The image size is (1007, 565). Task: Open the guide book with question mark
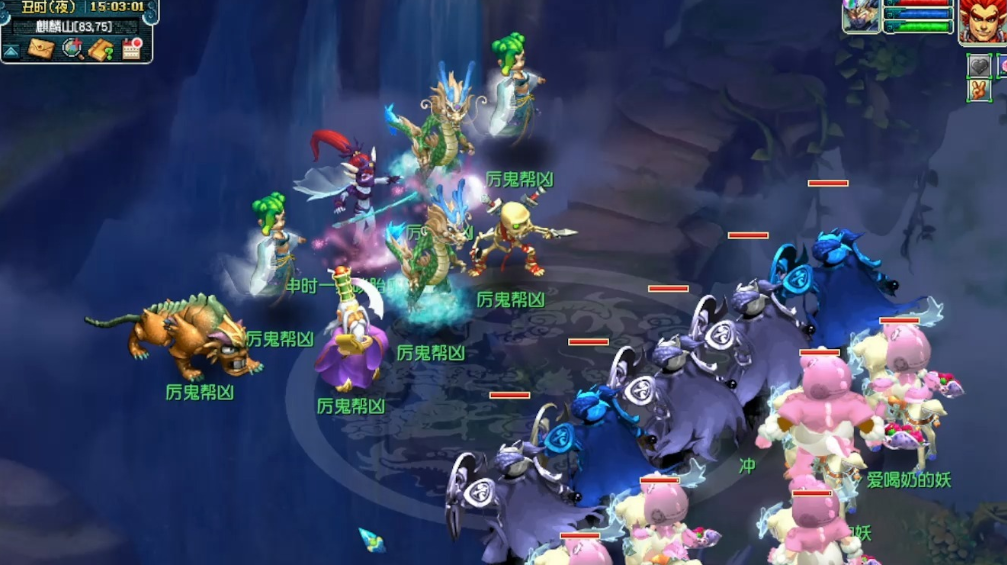click(101, 49)
